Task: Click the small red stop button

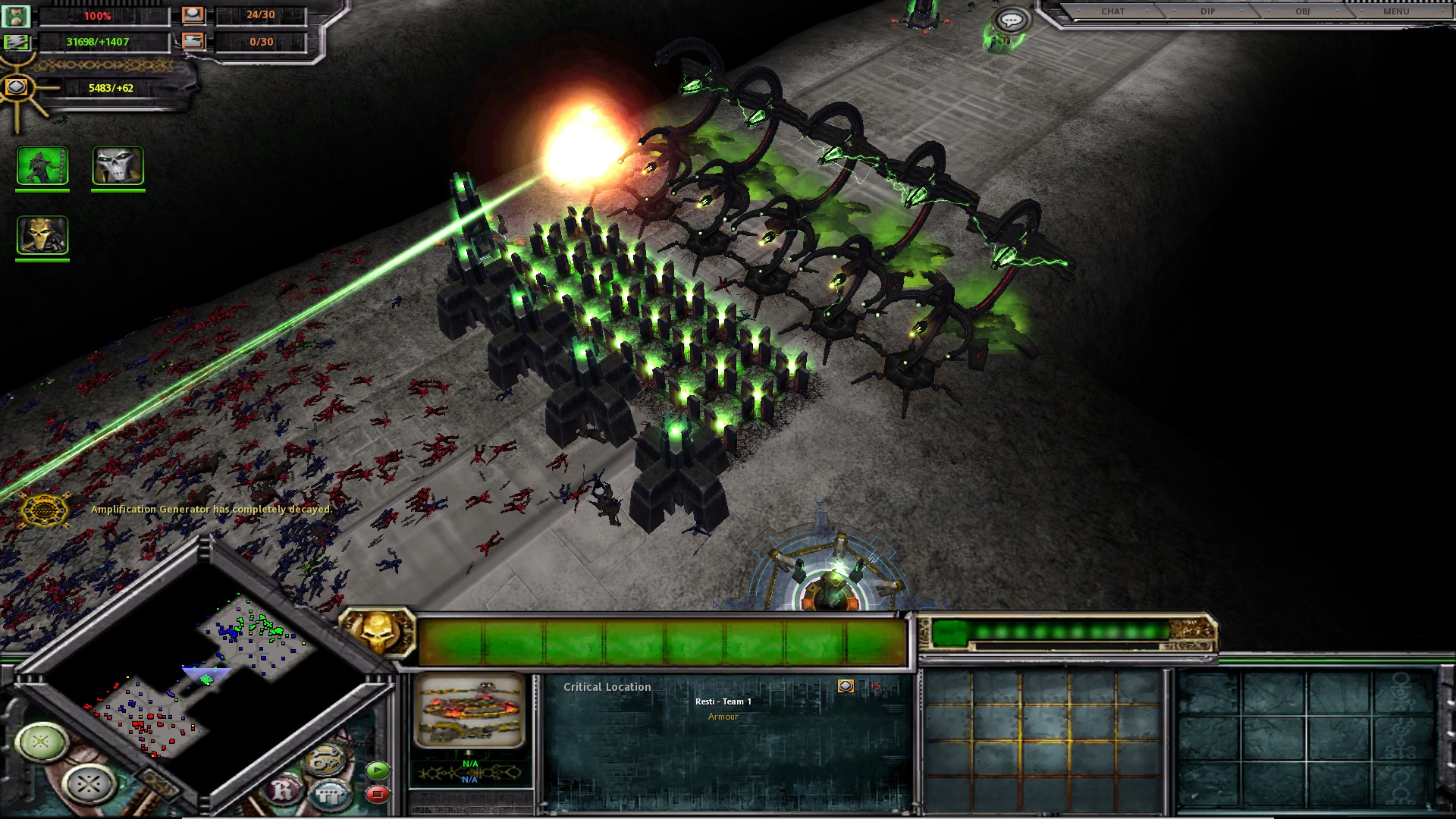Action: 377,794
